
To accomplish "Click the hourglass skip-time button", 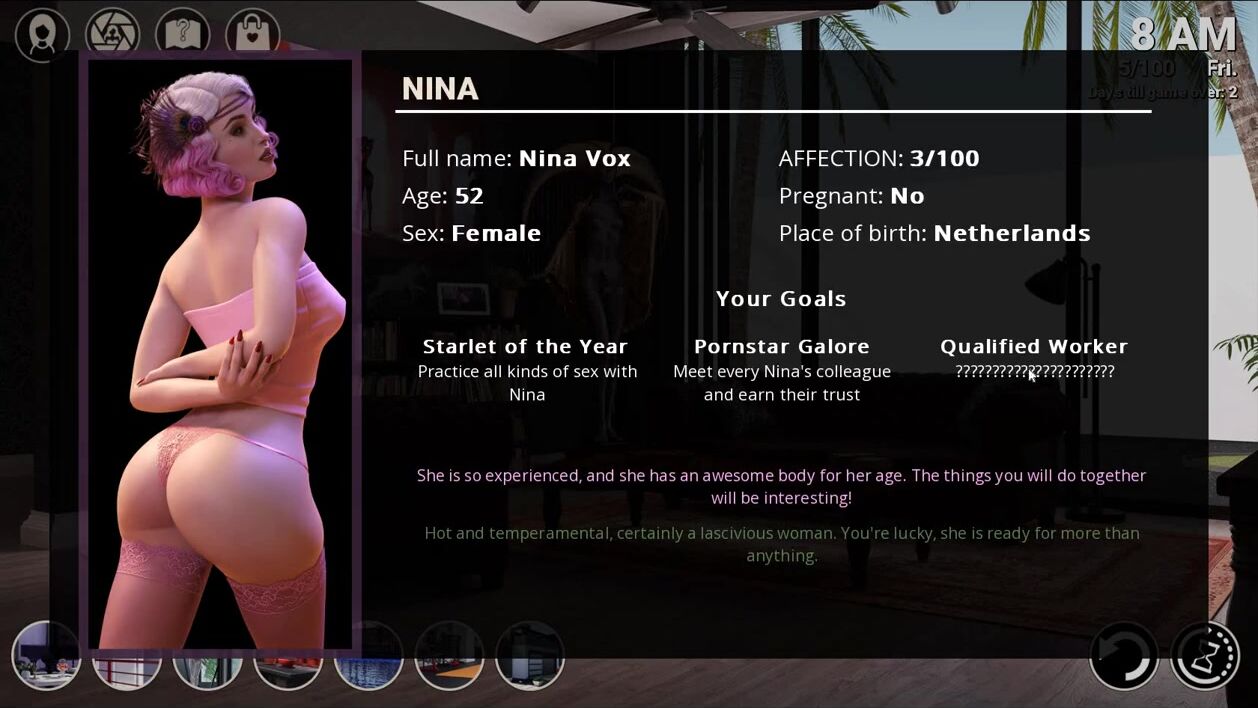I will coord(1205,656).
